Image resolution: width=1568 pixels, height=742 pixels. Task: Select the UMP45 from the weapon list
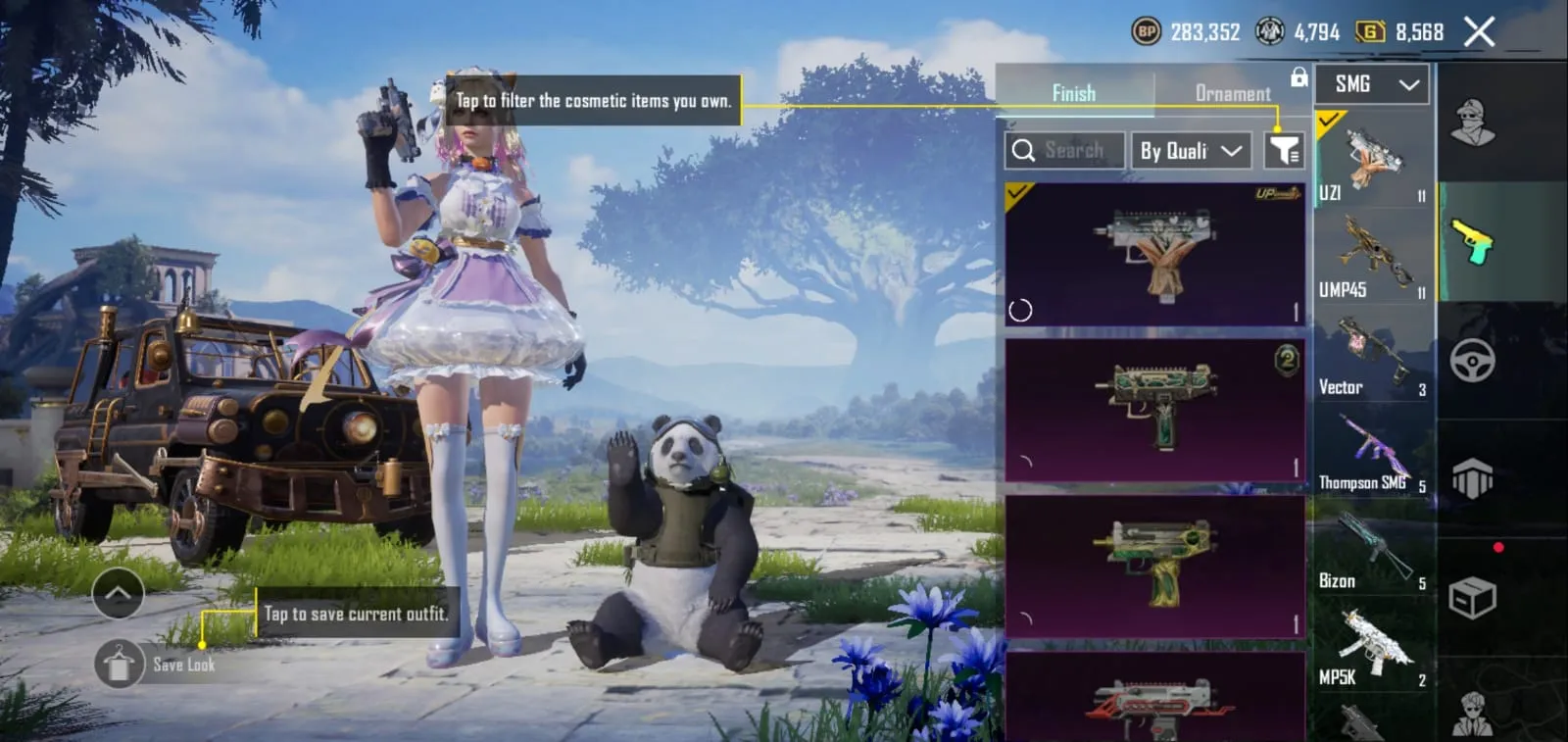pos(1371,255)
